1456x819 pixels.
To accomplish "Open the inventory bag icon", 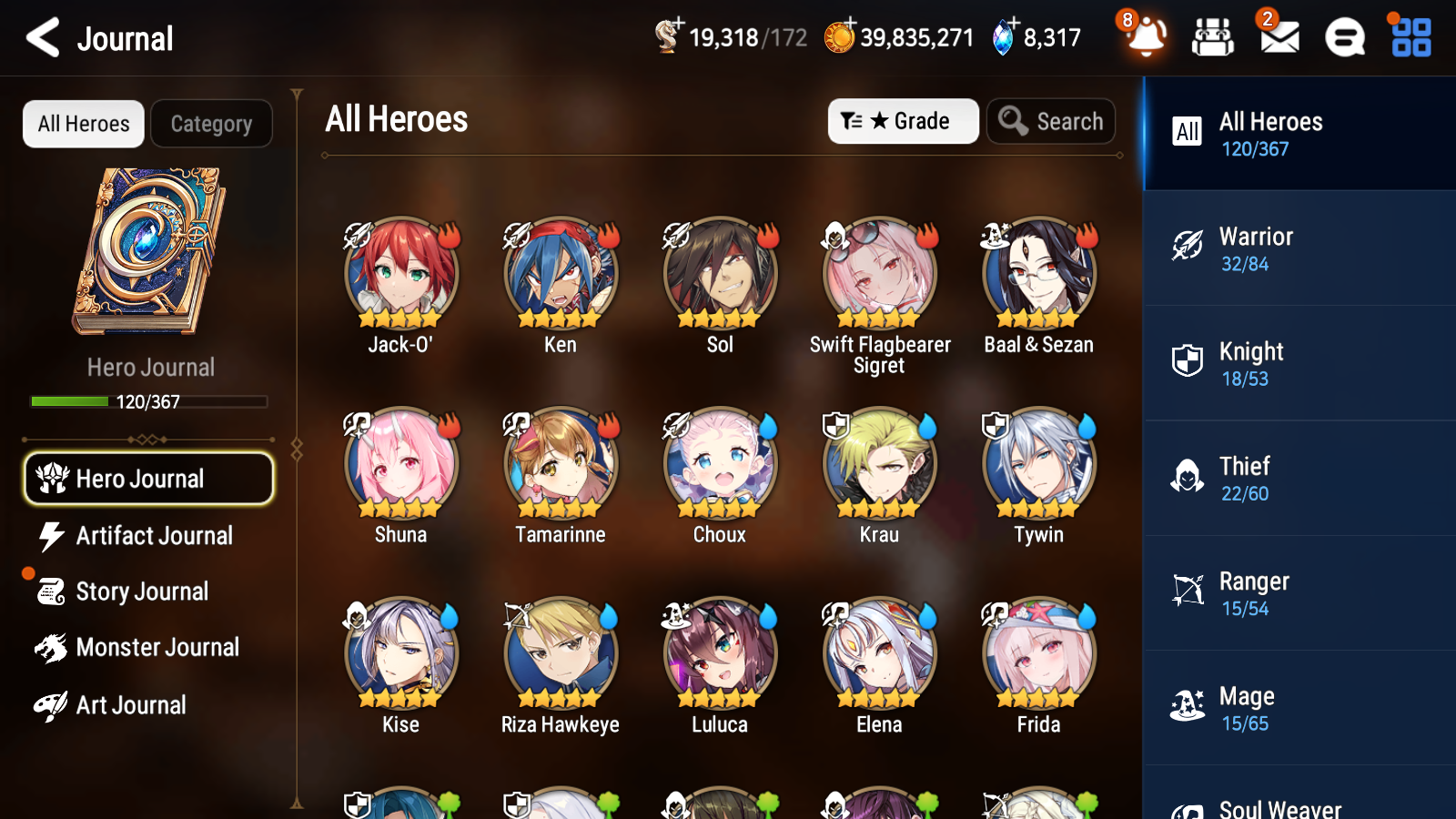I will [x=1213, y=38].
